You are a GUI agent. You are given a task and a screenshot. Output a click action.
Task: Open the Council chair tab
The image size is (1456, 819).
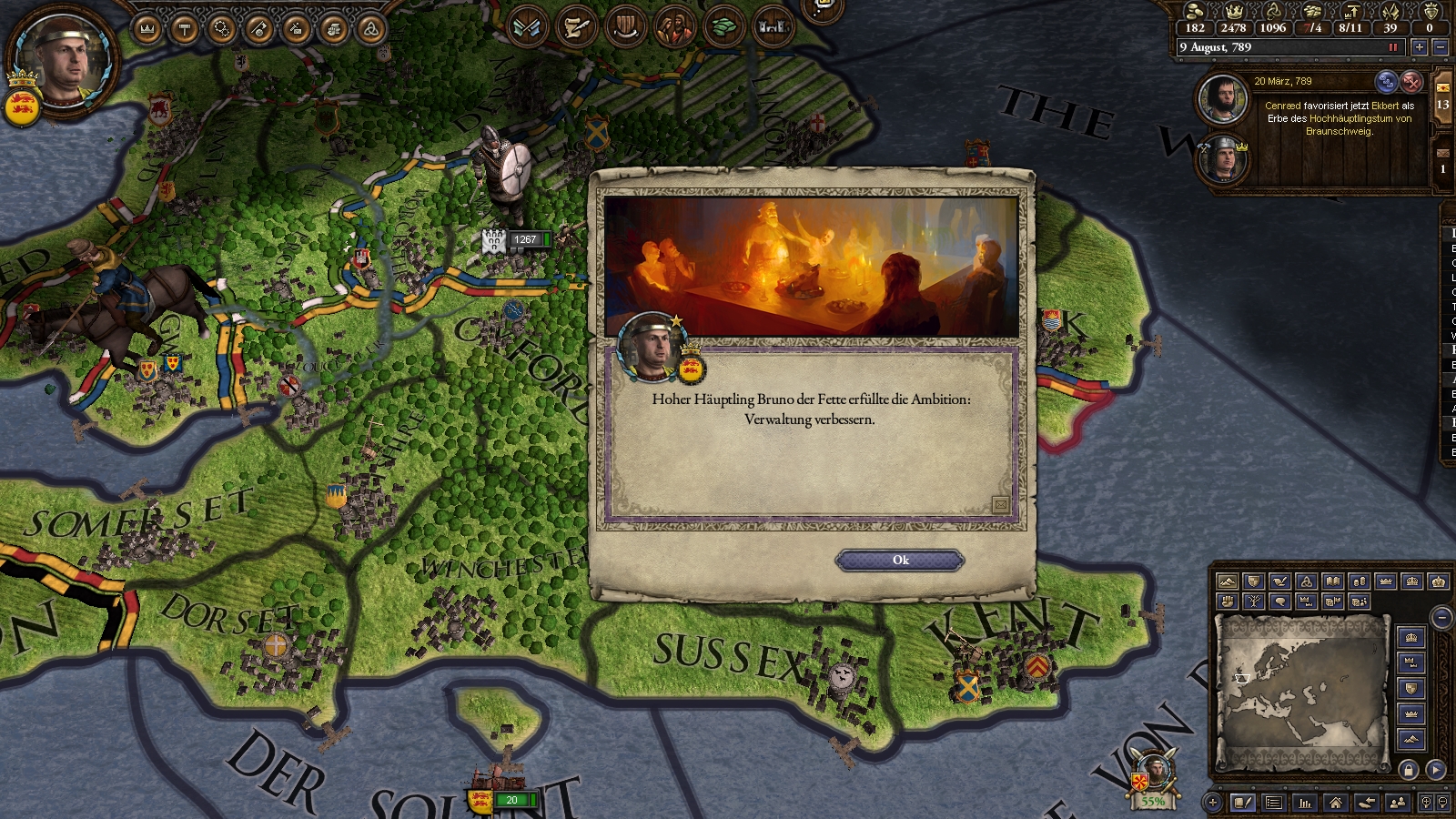tap(625, 27)
